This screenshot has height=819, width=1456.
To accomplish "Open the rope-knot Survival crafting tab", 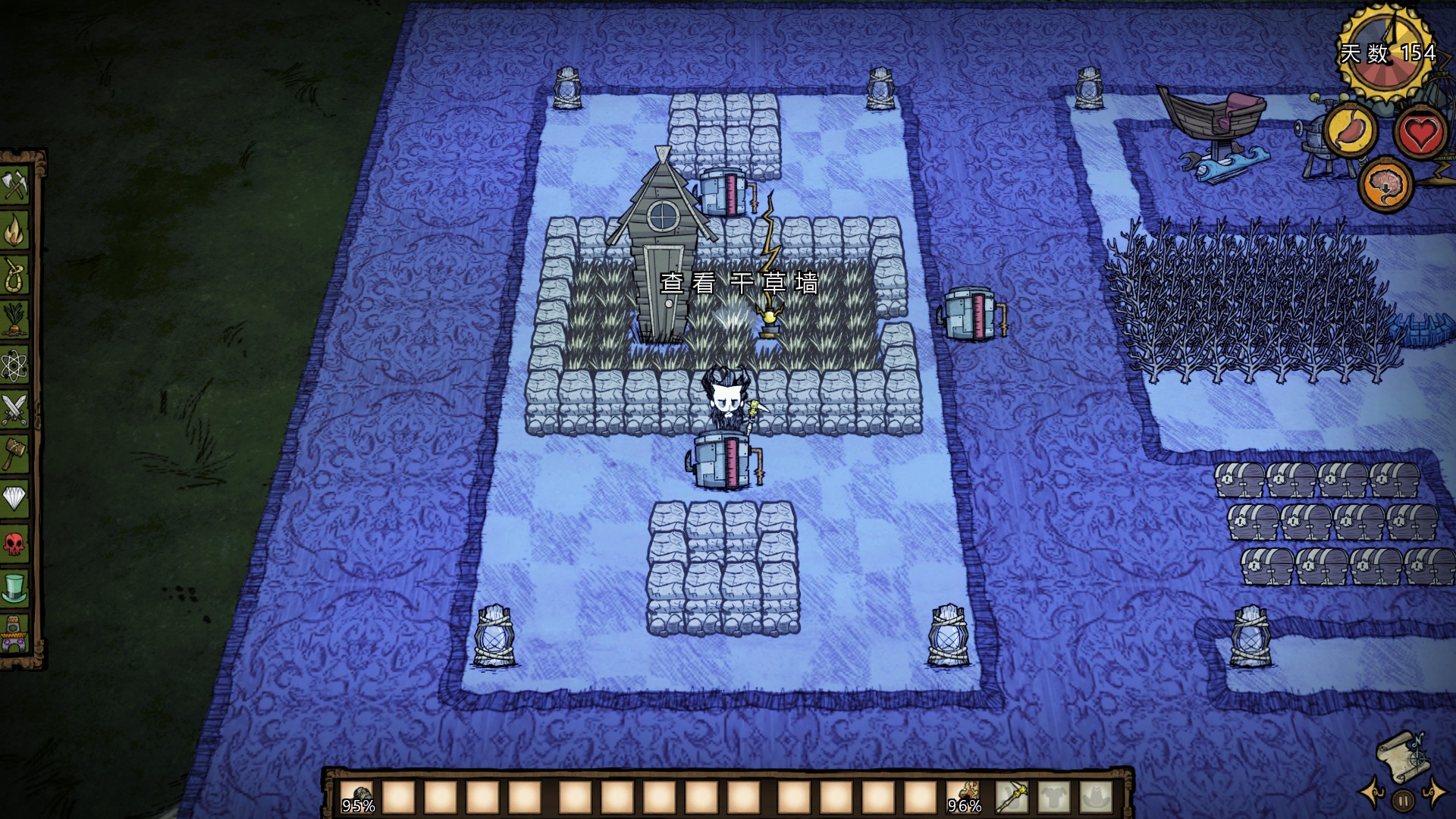I will pos(15,274).
